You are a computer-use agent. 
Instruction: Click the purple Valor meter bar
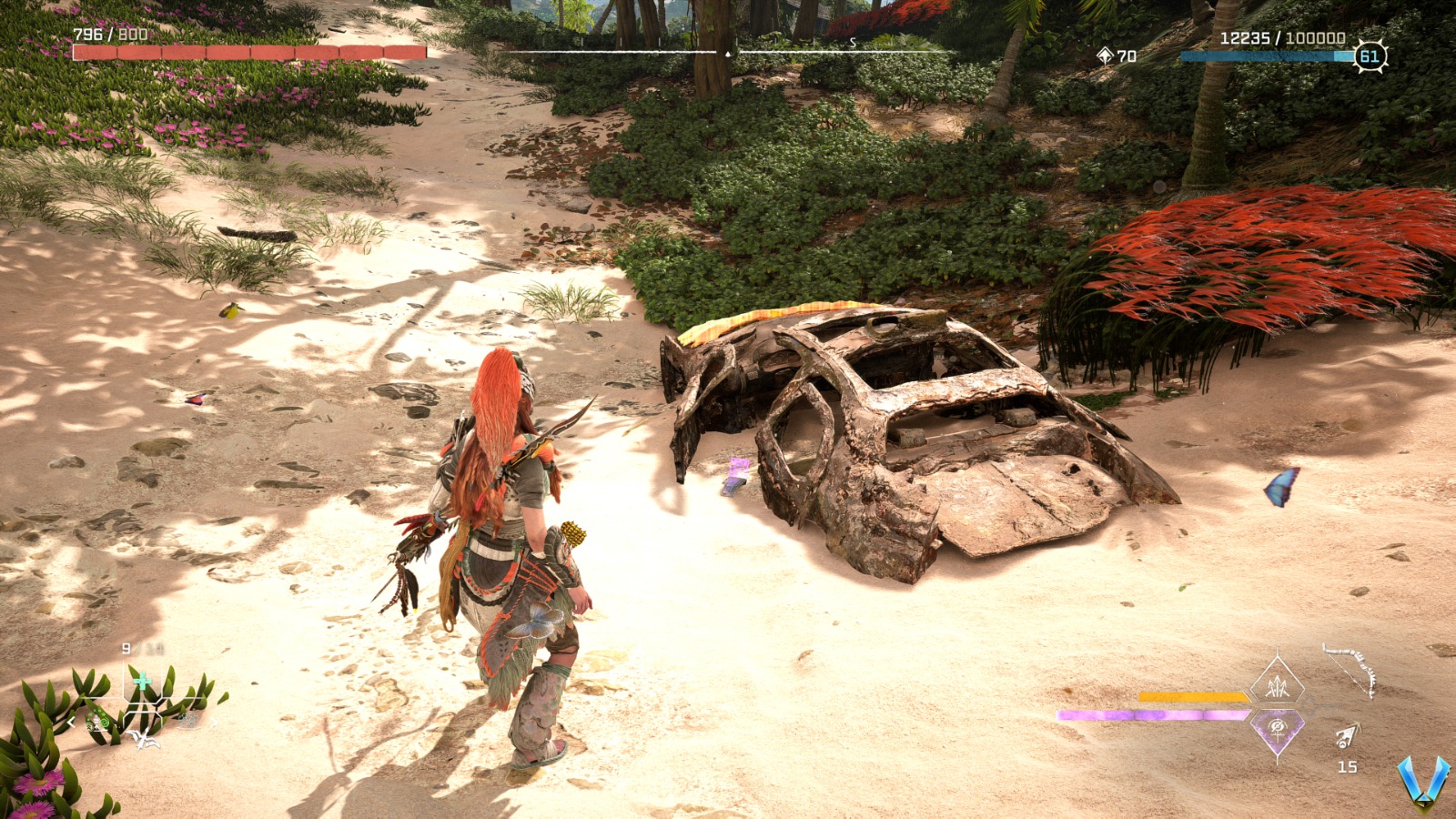(1148, 713)
